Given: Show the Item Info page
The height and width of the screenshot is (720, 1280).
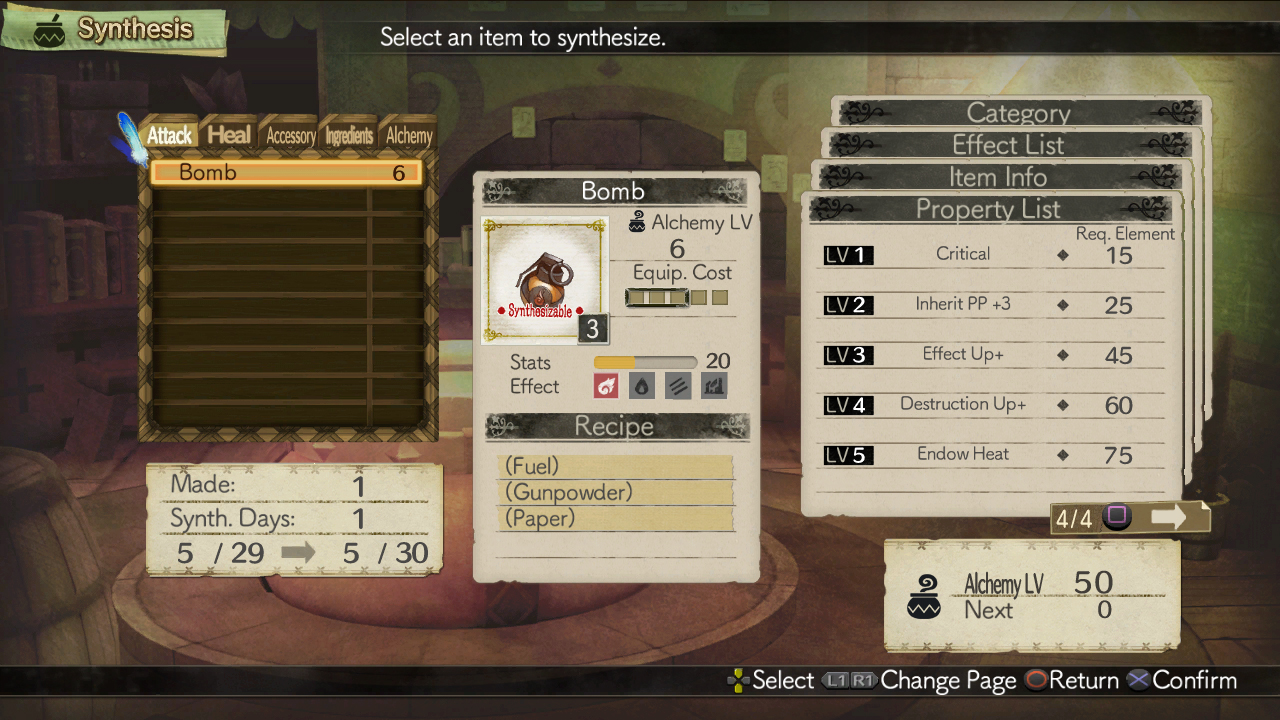Looking at the screenshot, I should [x=998, y=177].
